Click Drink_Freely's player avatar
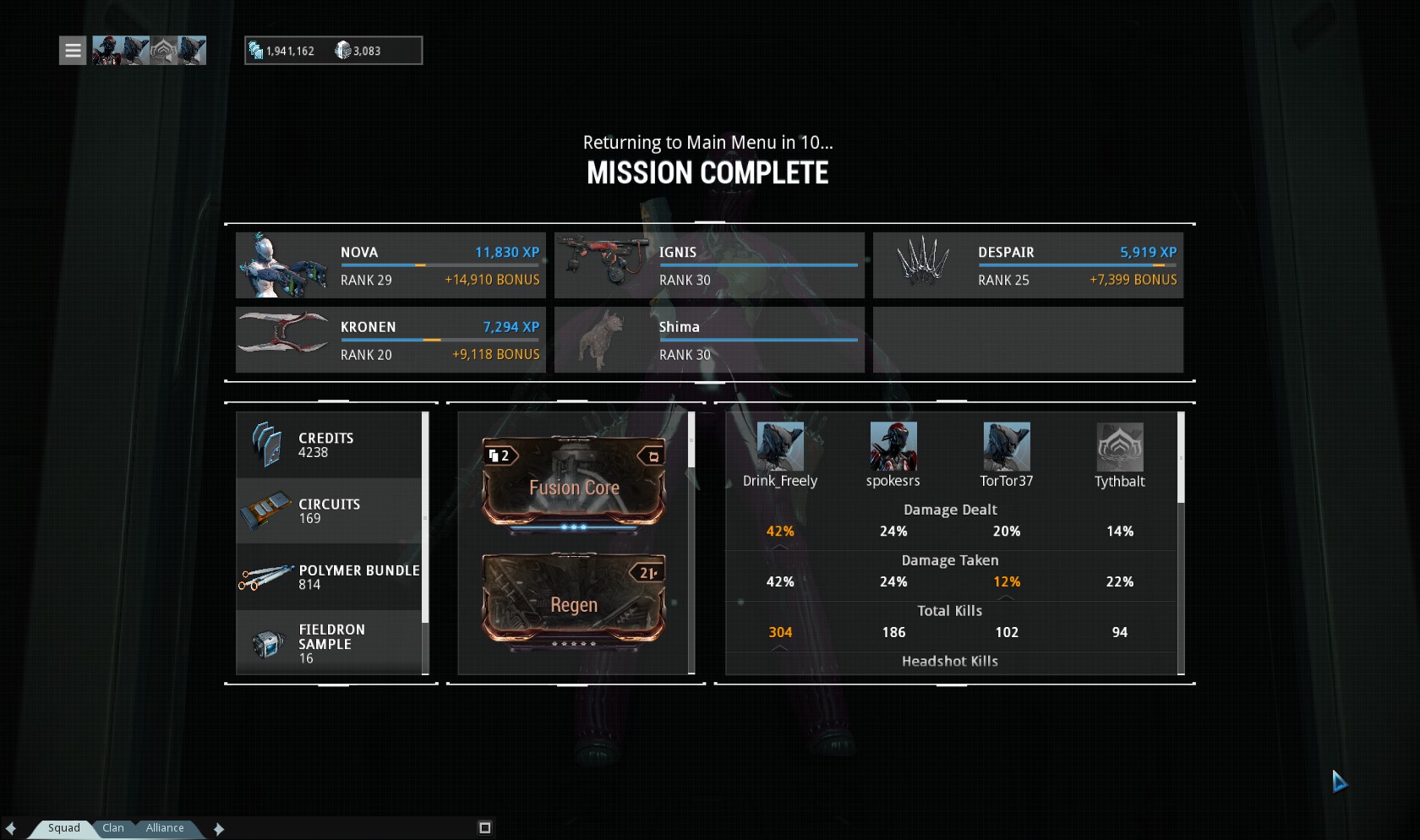Screen dimensions: 1420x840 click(x=779, y=447)
